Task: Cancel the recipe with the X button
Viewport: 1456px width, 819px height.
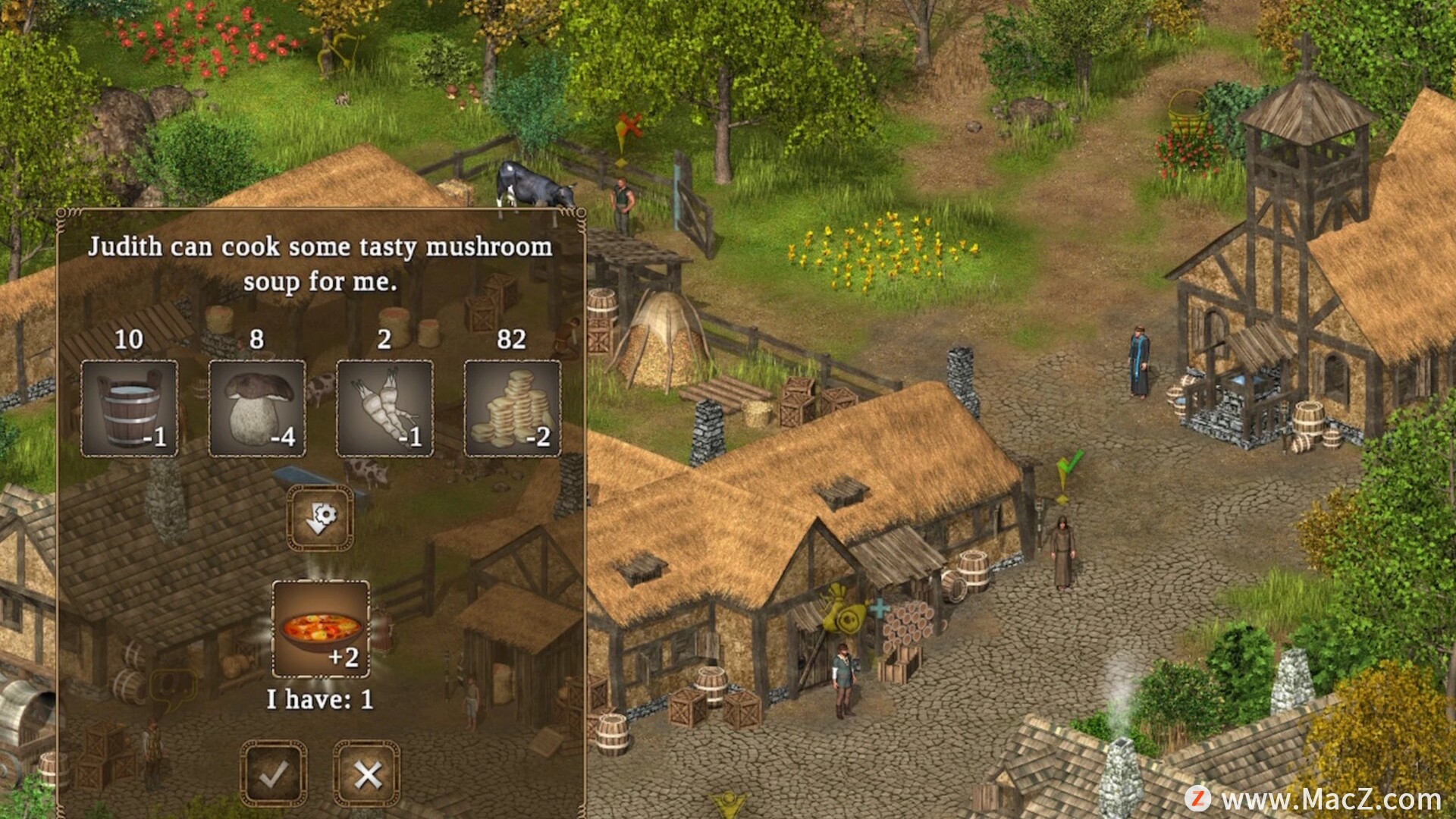Action: (367, 774)
